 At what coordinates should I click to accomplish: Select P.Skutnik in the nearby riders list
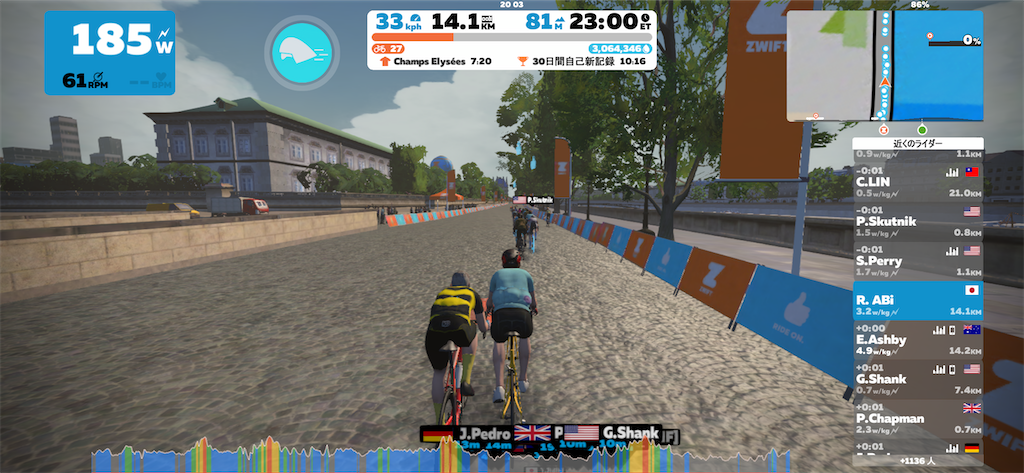(x=917, y=220)
